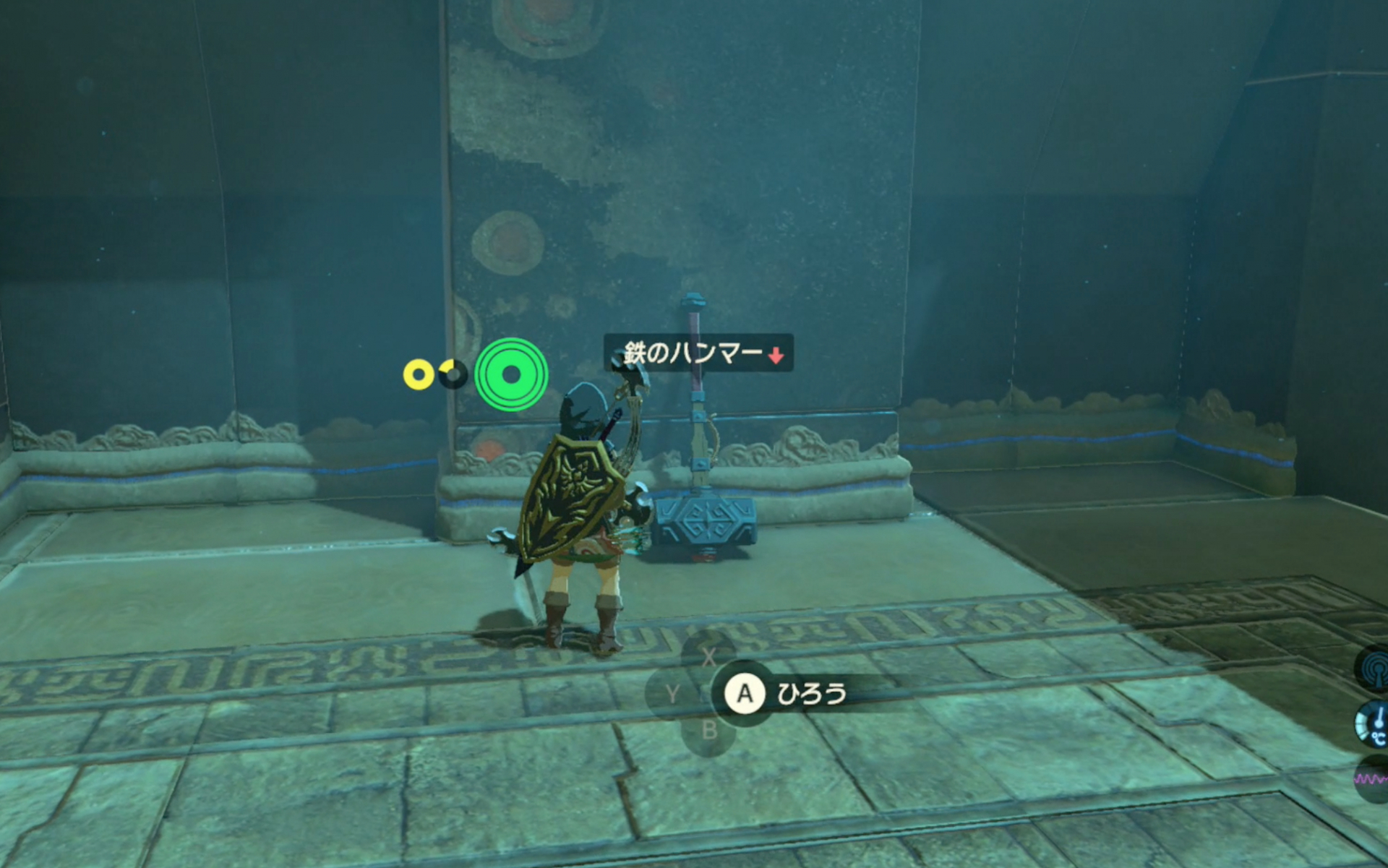Toggle the yellow ring indicator near the wall
Screen dimensions: 1388x868
click(419, 374)
